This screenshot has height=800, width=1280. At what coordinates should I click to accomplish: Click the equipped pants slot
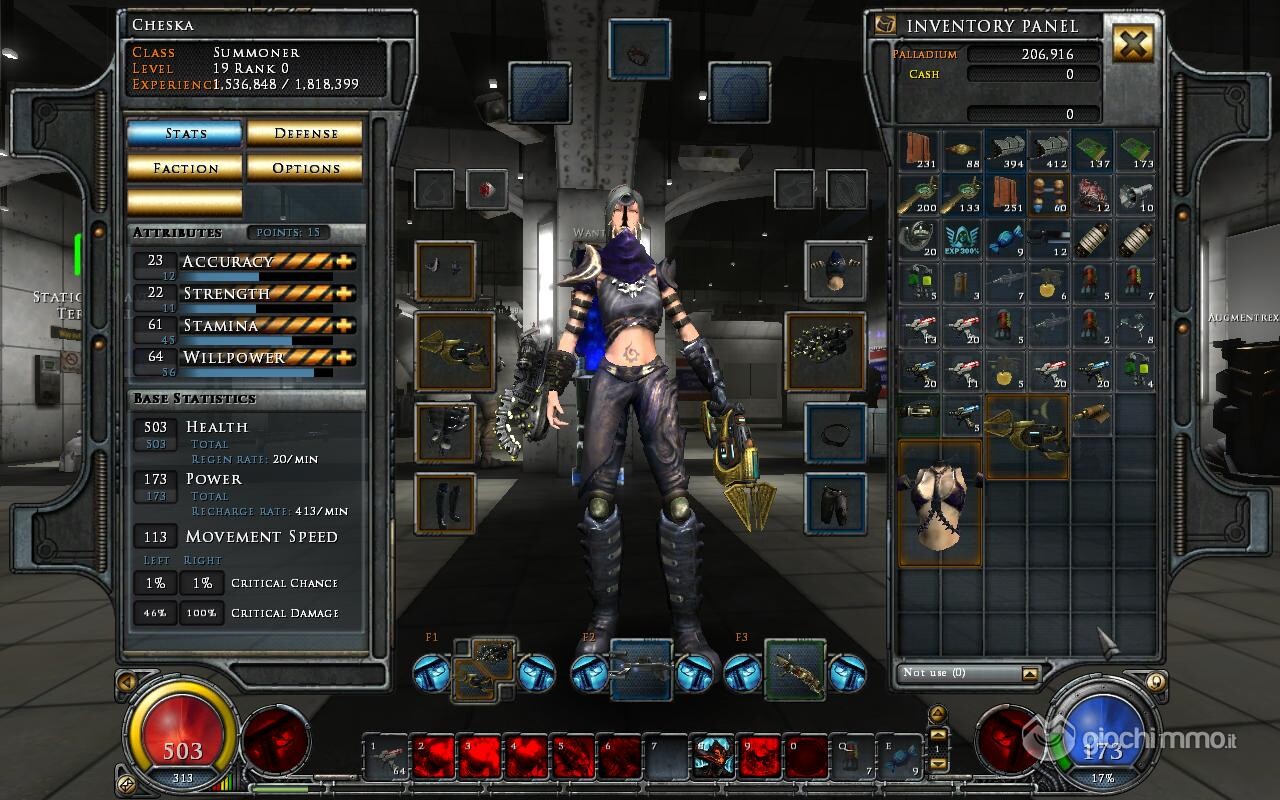[x=835, y=504]
